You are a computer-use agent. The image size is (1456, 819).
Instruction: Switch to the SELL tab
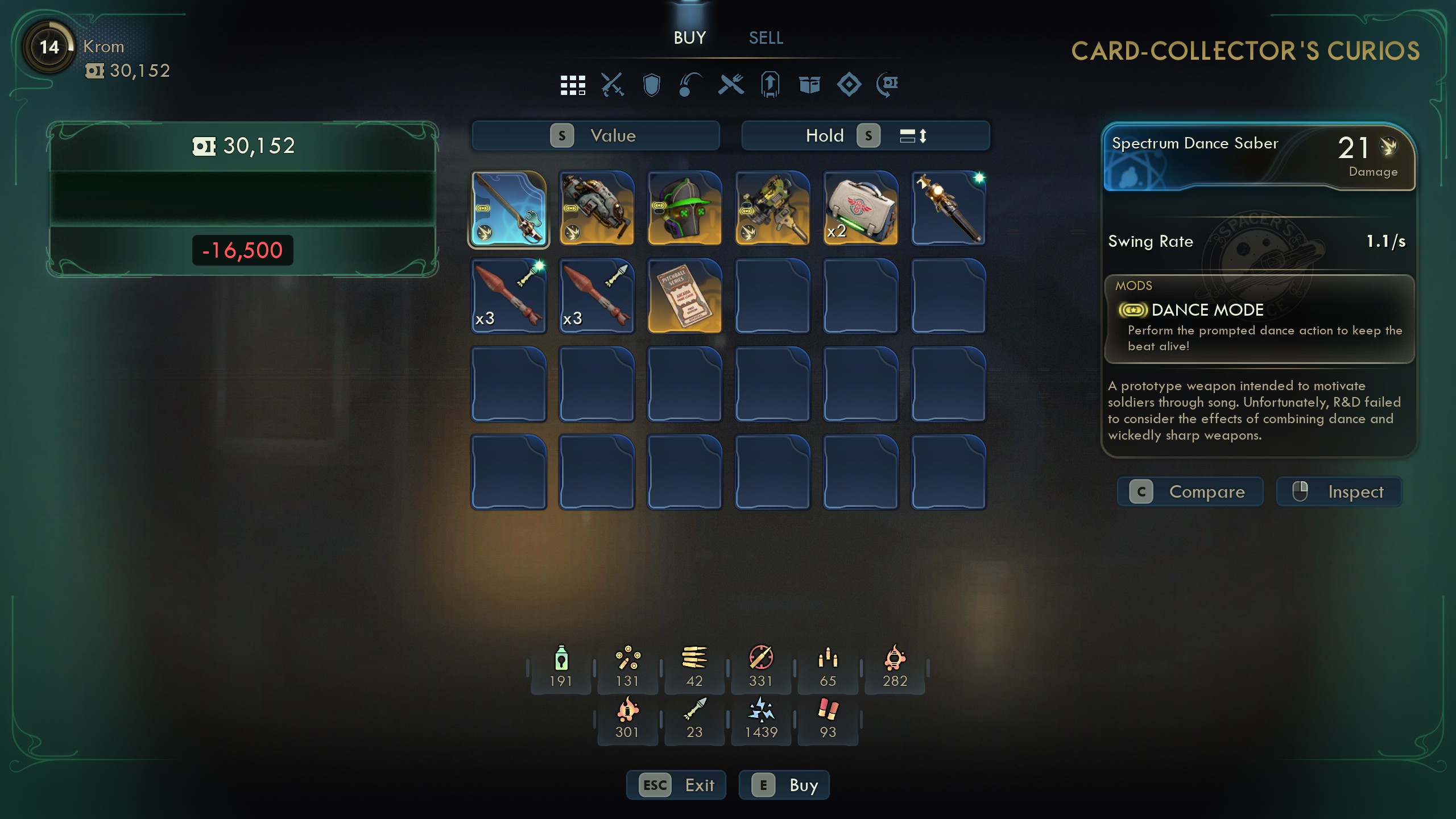766,38
